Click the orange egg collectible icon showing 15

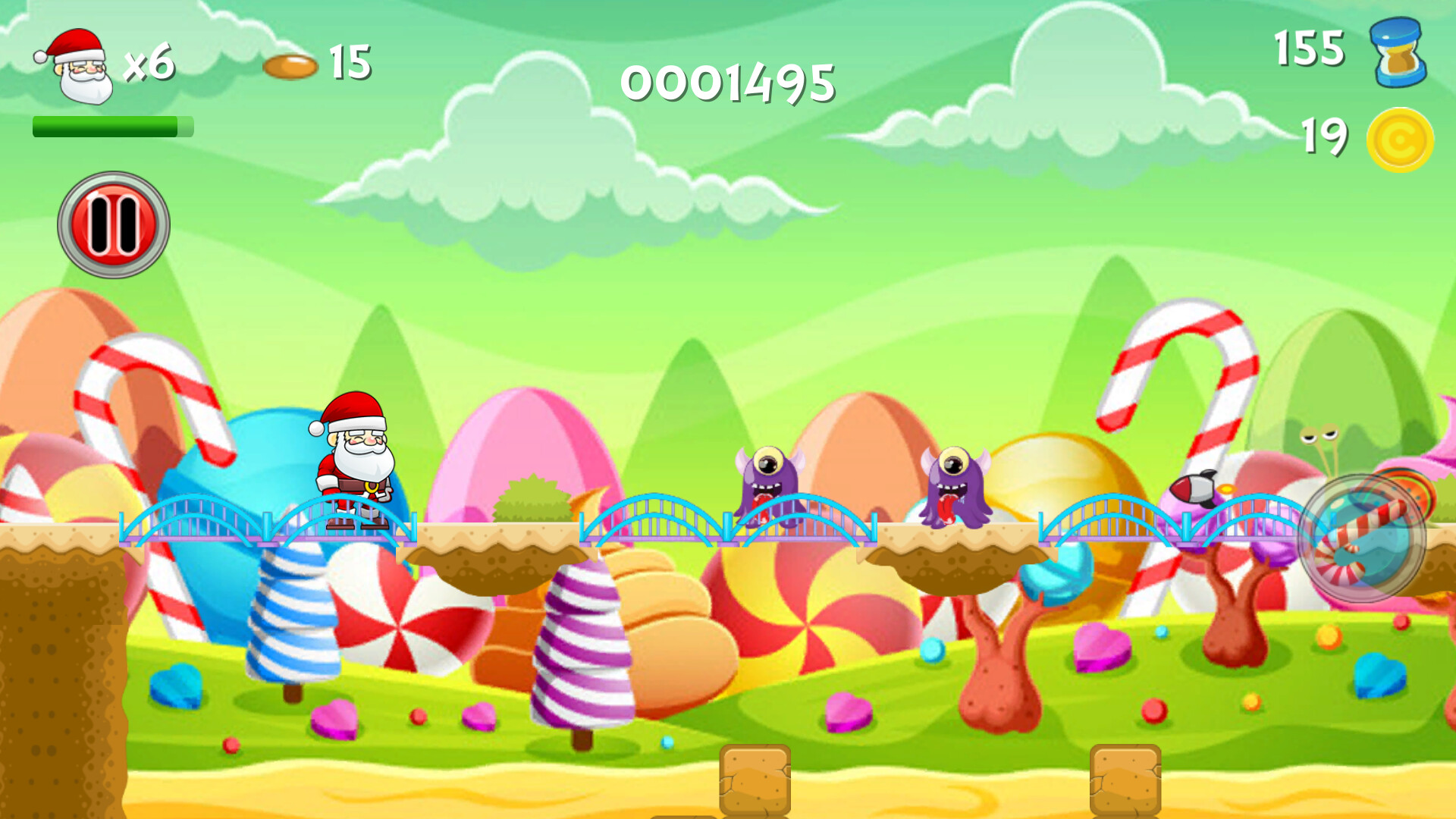[292, 67]
